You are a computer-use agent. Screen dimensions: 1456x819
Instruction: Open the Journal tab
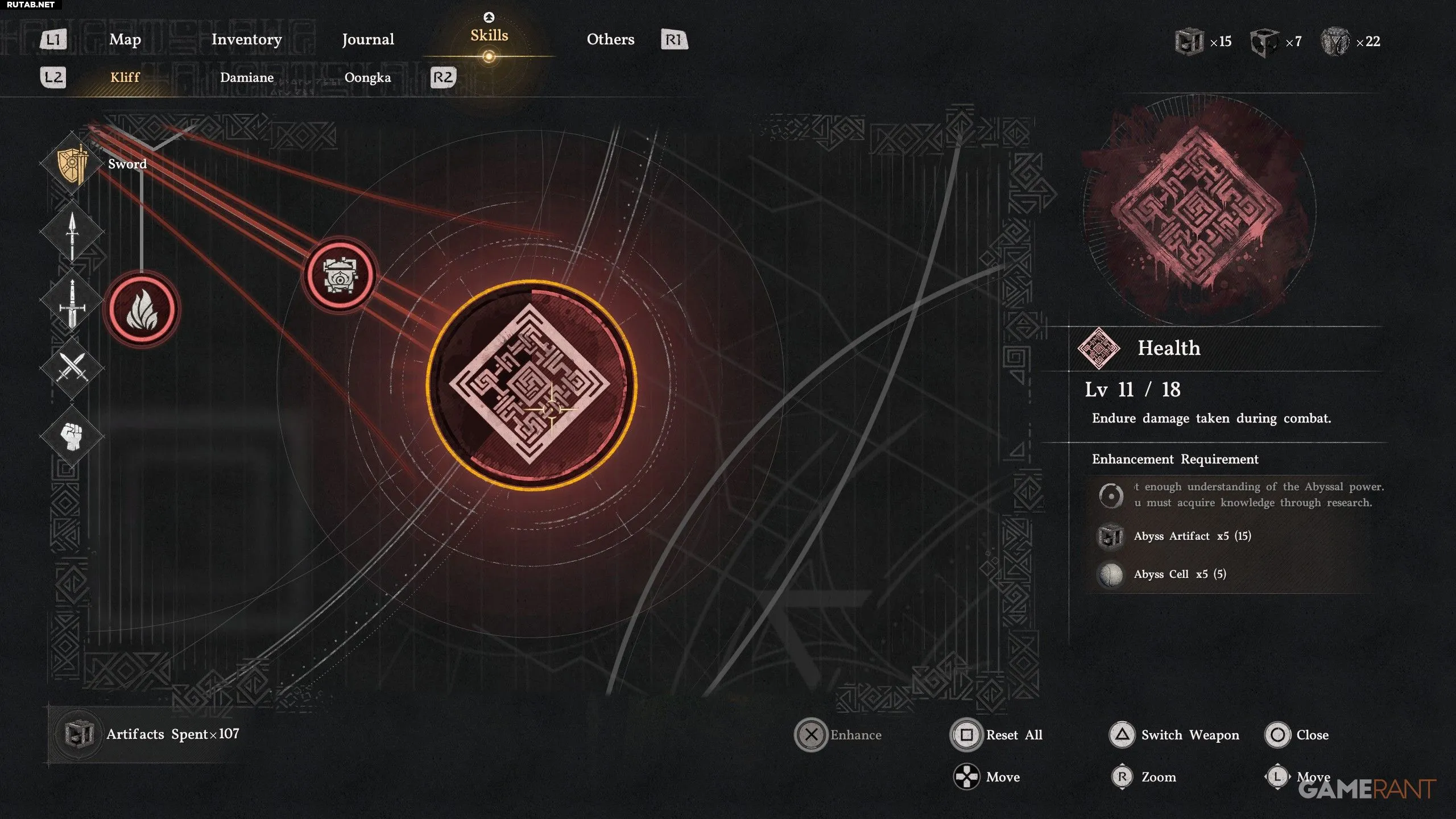[368, 39]
